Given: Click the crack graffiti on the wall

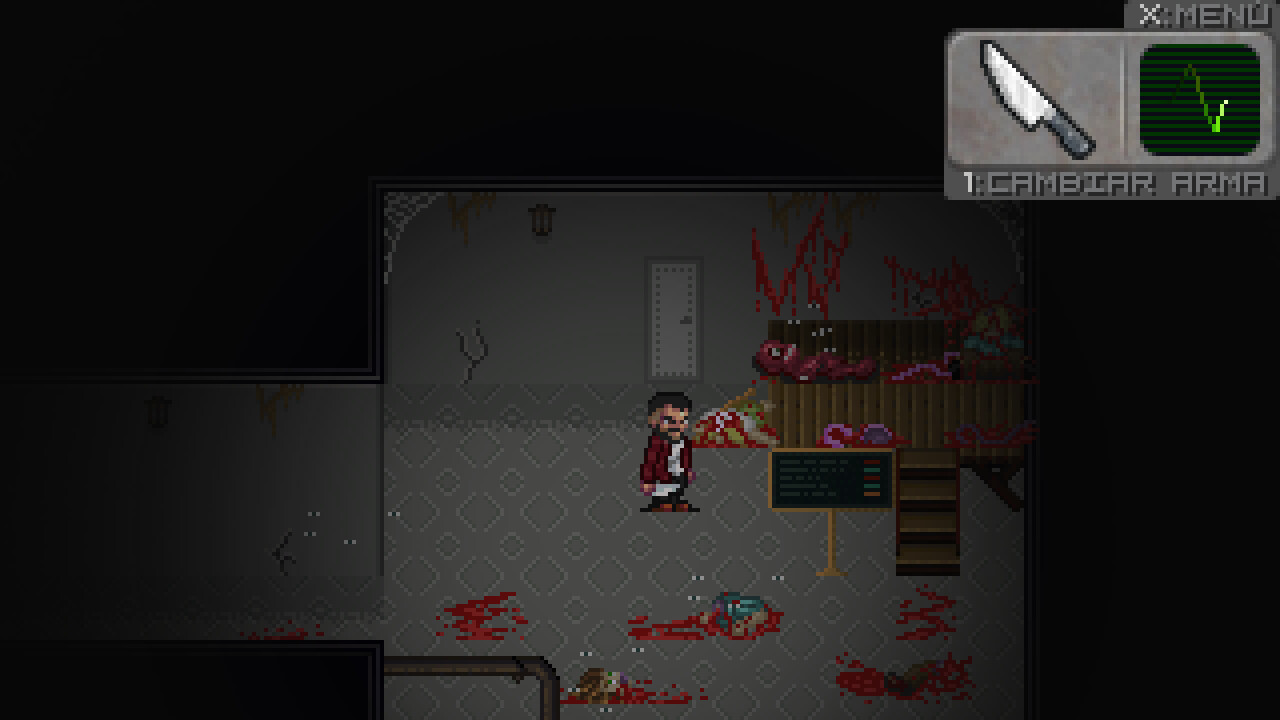Looking at the screenshot, I should (472, 347).
